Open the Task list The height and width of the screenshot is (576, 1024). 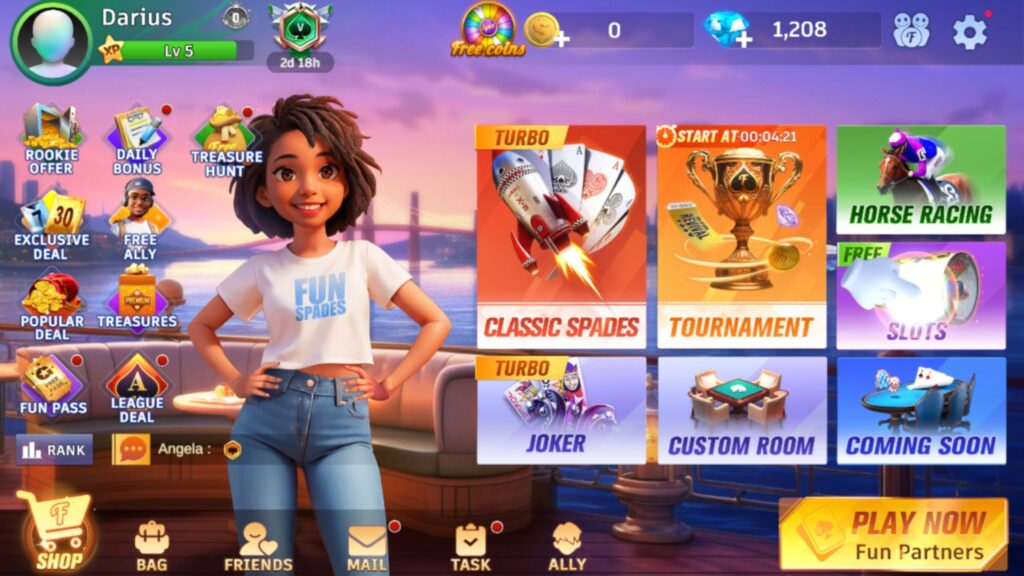tap(470, 547)
